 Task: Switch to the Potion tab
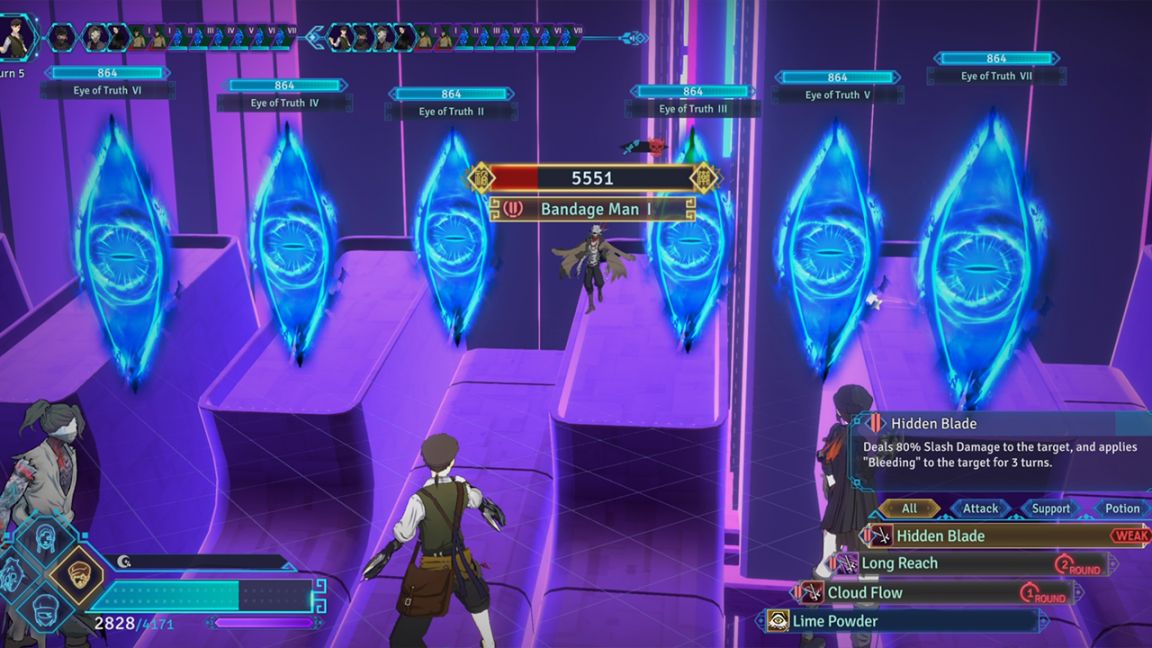1122,509
